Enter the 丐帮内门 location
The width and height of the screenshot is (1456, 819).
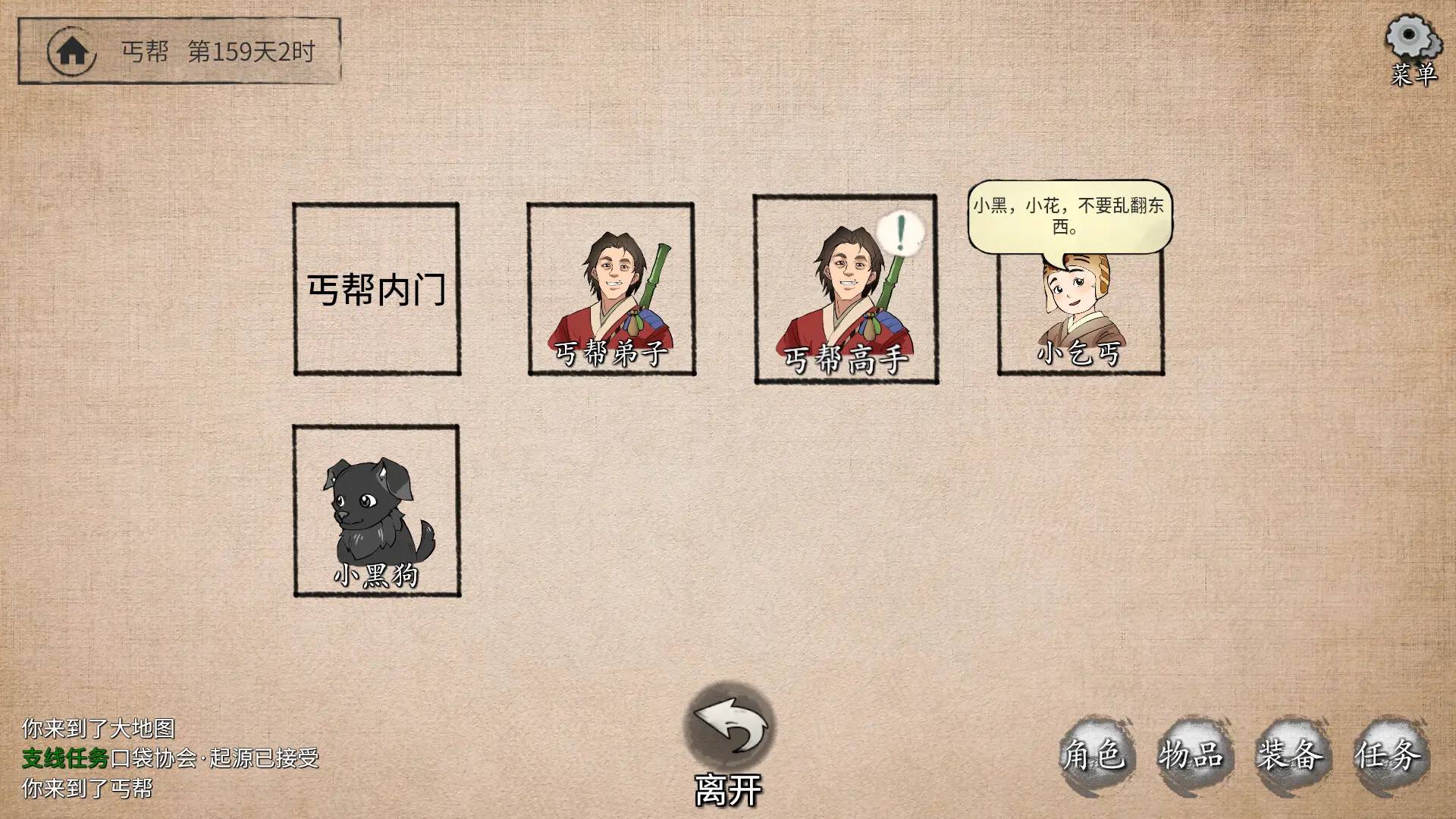[378, 287]
